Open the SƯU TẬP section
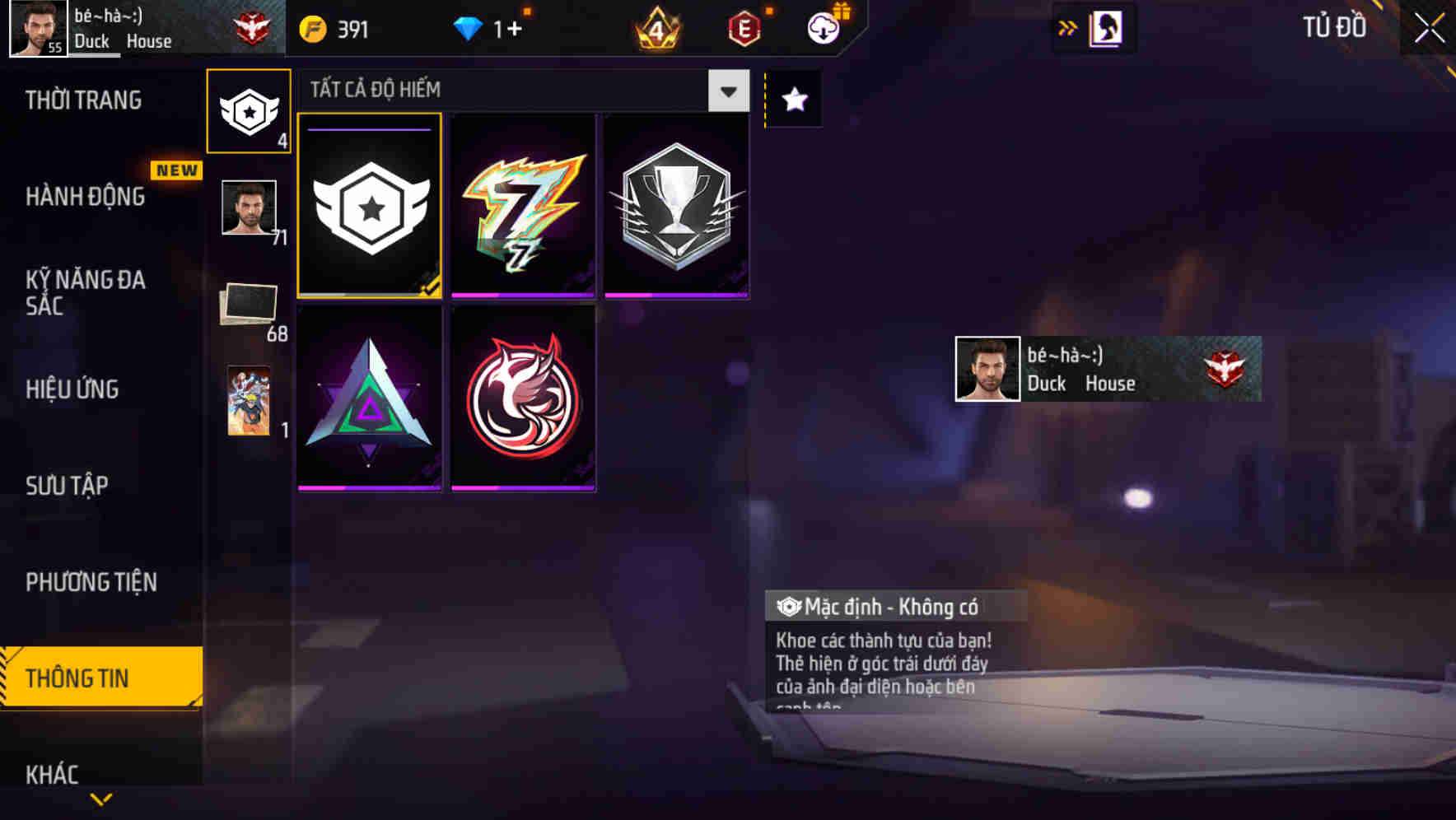This screenshot has height=820, width=1456. (x=68, y=486)
